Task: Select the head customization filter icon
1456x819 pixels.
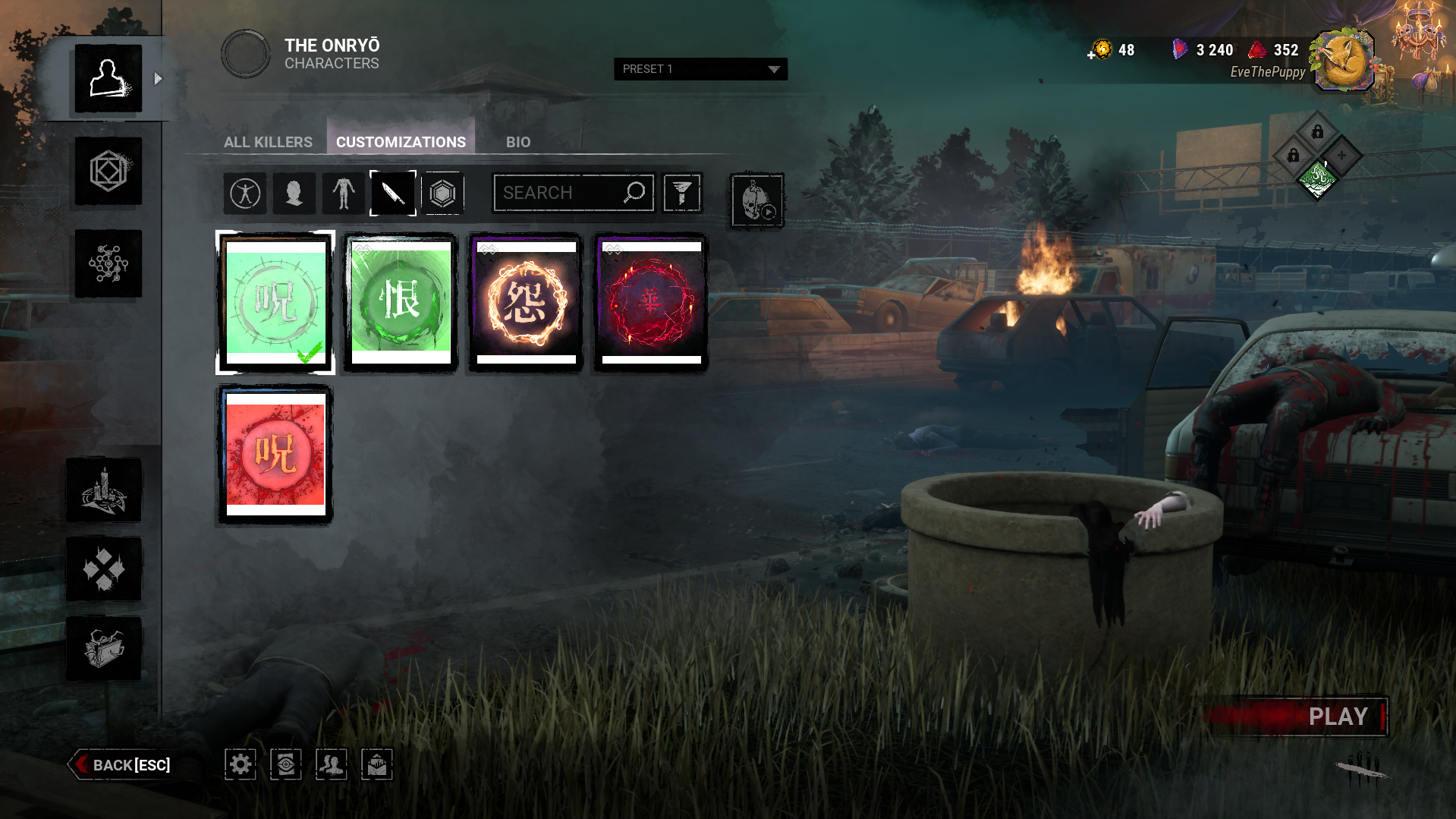Action: (294, 194)
